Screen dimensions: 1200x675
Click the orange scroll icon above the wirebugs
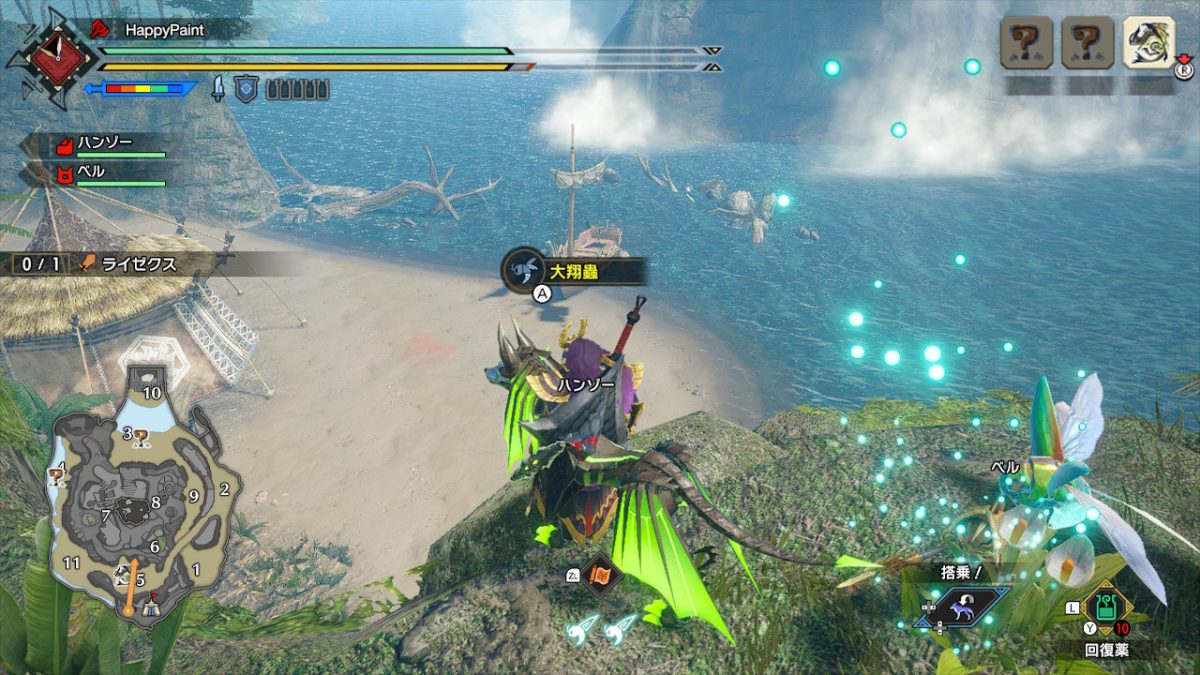tap(599, 575)
